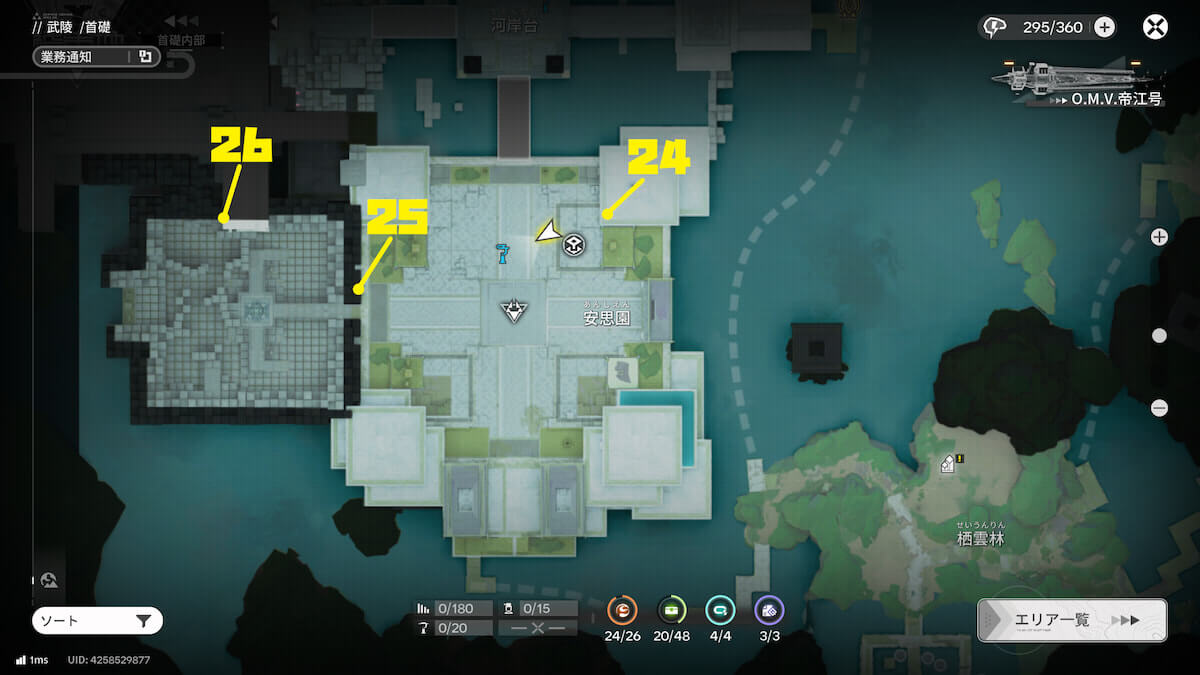The image size is (1200, 675).
Task: Open the エリア一覧 area list
Action: [1071, 620]
